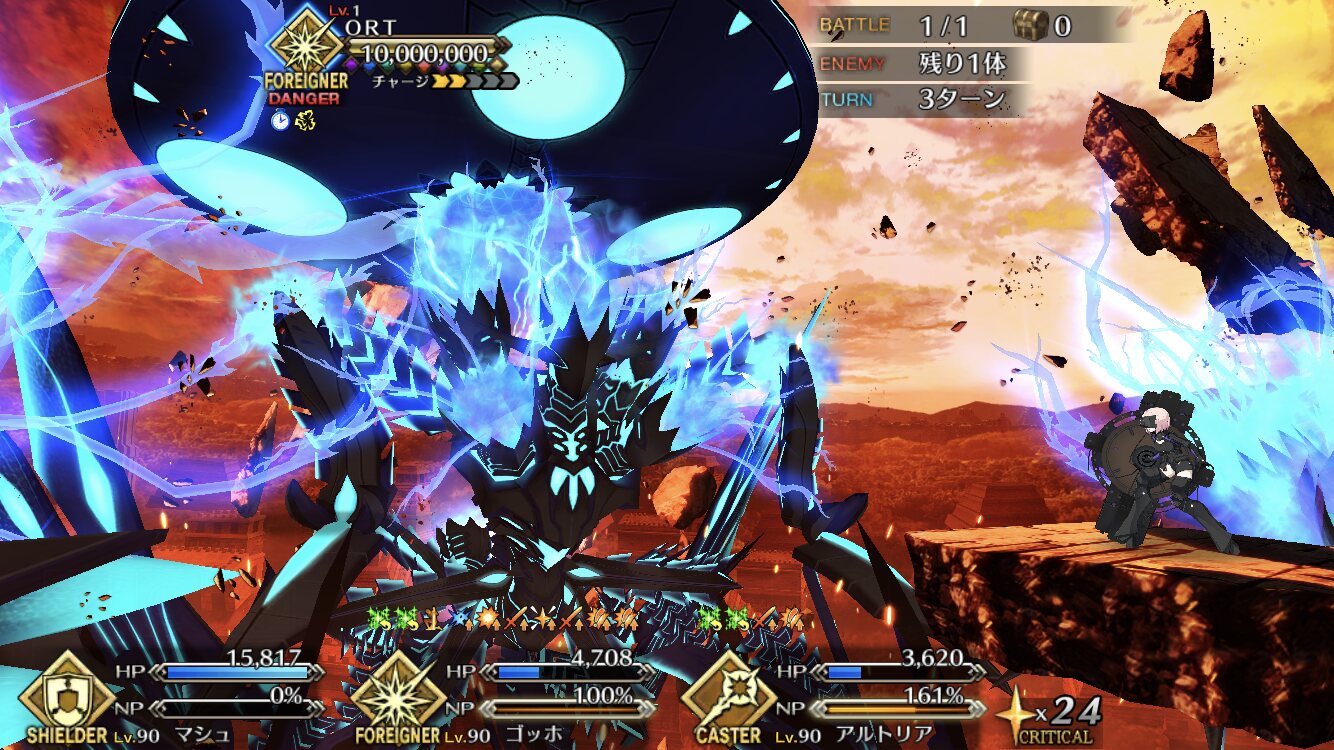Open the Caster Artoria status icon
Viewport: 1334px width, 750px height.
click(x=728, y=694)
